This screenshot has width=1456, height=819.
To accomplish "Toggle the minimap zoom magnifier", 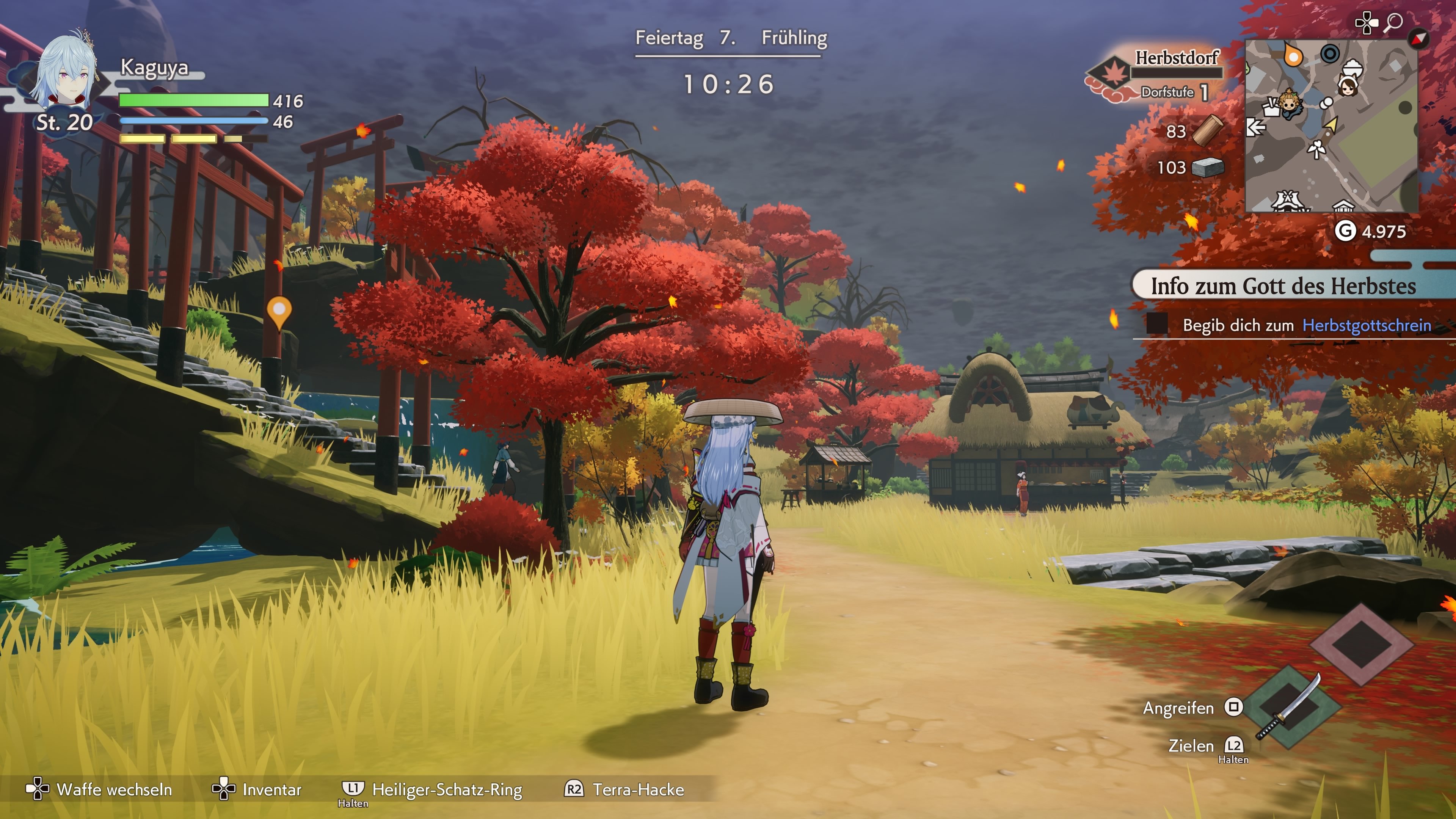I will pyautogui.click(x=1395, y=22).
